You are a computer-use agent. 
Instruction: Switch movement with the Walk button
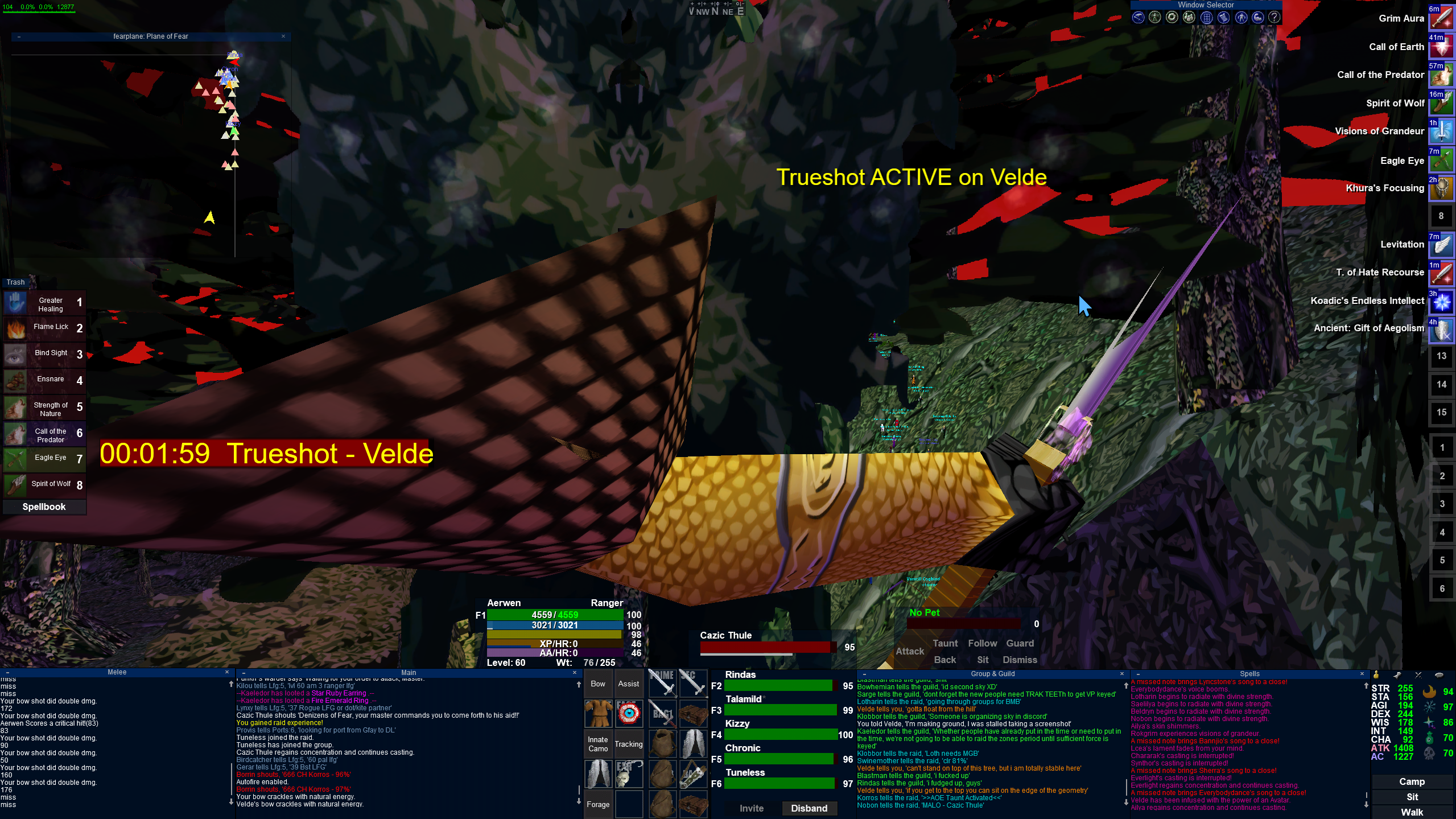point(1412,812)
